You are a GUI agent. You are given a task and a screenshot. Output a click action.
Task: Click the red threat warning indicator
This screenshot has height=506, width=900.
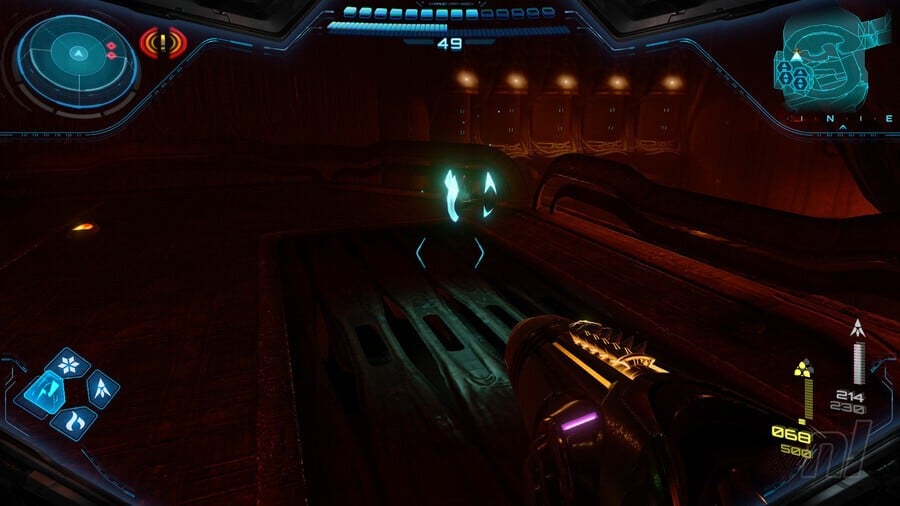[163, 43]
